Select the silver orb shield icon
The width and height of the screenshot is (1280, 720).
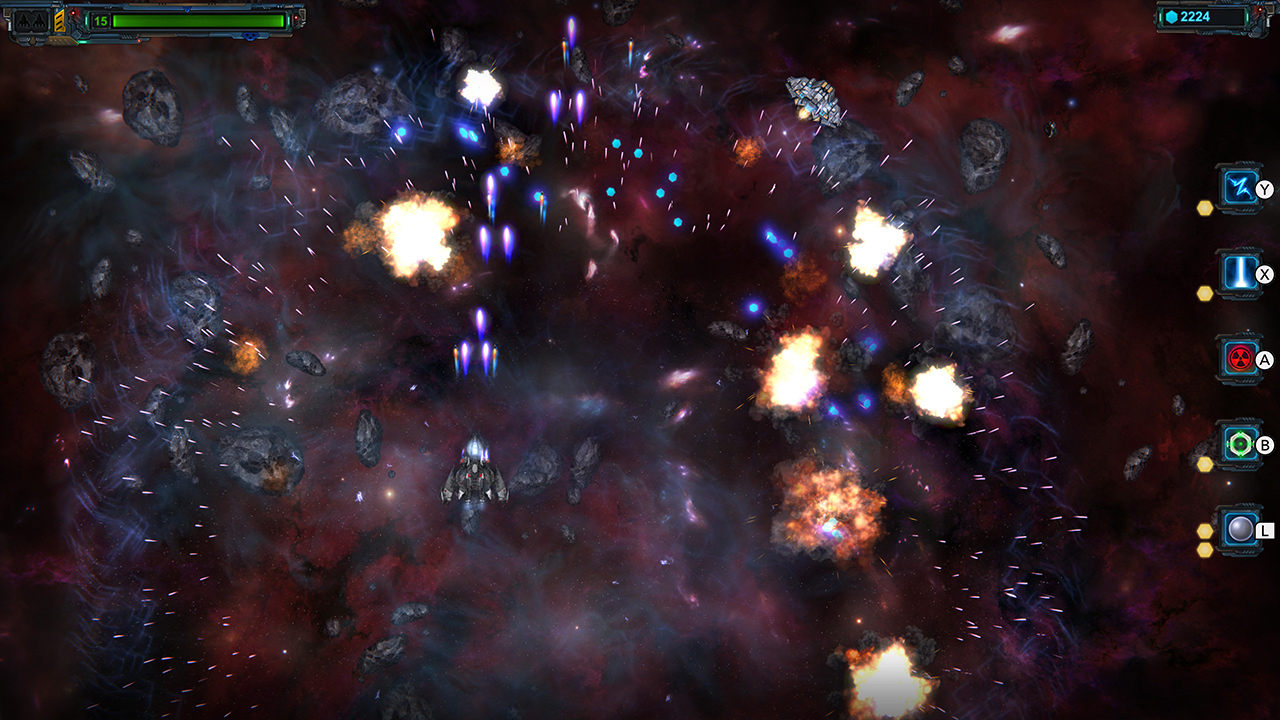pyautogui.click(x=1239, y=528)
